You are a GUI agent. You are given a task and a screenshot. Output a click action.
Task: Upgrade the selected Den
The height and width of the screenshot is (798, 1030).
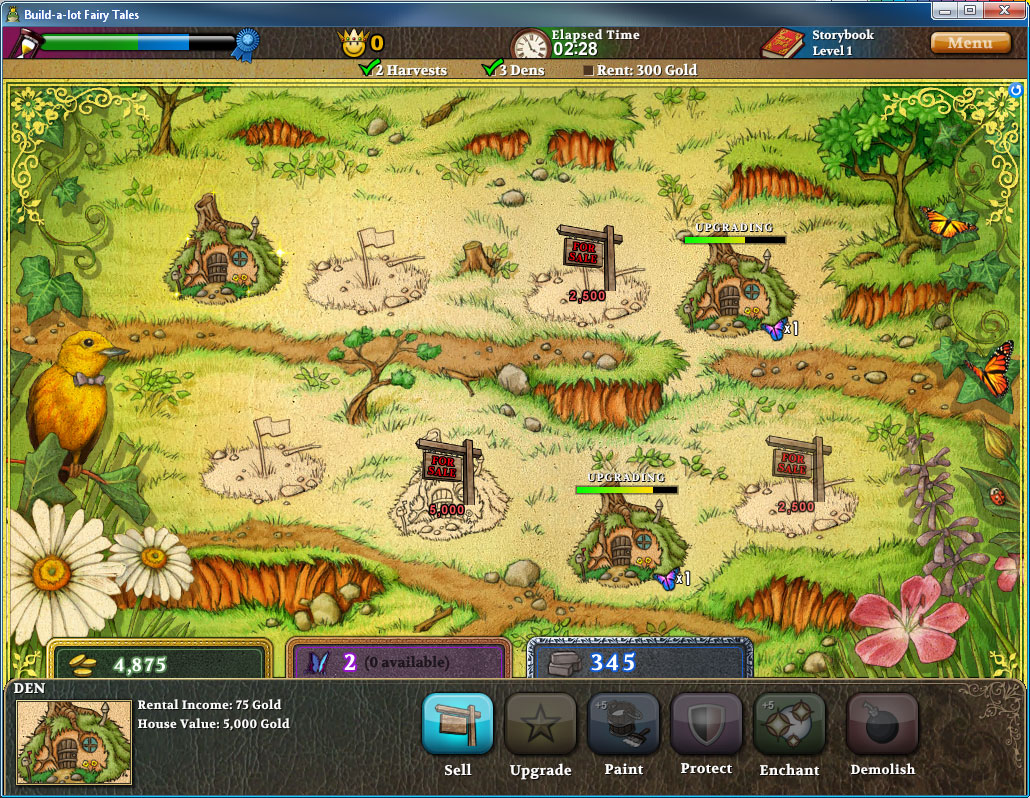[x=540, y=723]
